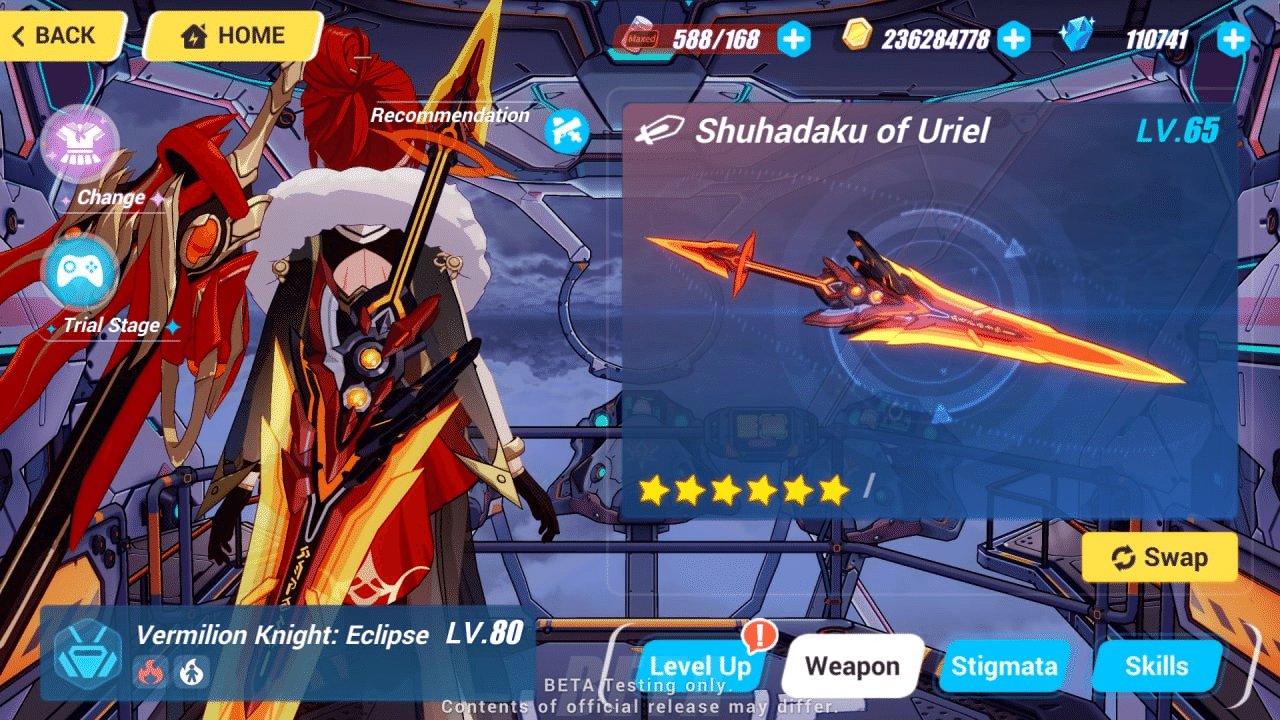Buy crystals using the plus icon
The height and width of the screenshot is (720, 1280).
click(x=1233, y=39)
